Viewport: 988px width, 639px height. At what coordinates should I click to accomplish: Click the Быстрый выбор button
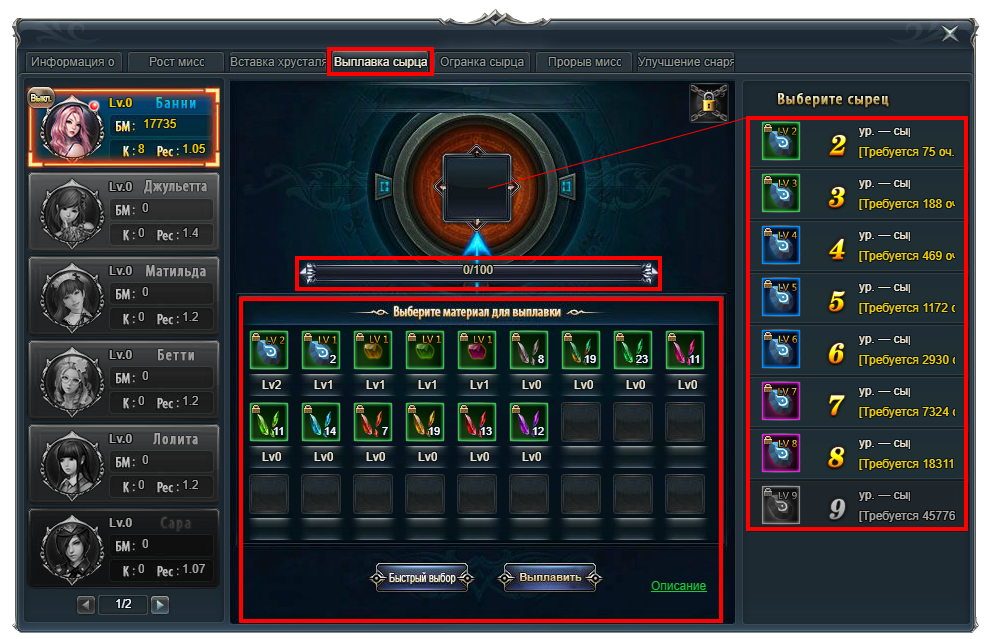point(421,578)
